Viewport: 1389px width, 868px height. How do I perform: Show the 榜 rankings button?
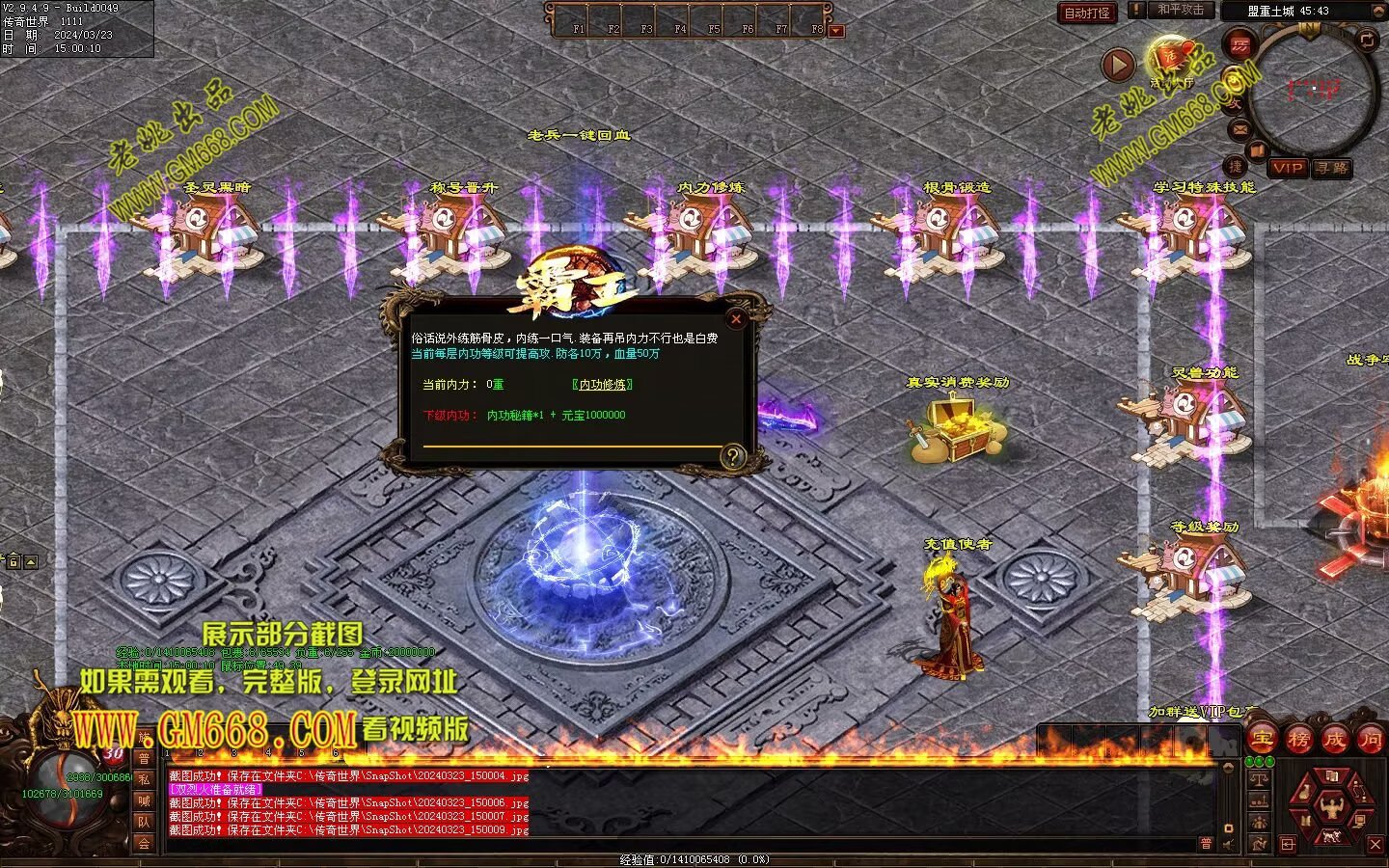click(x=1298, y=740)
